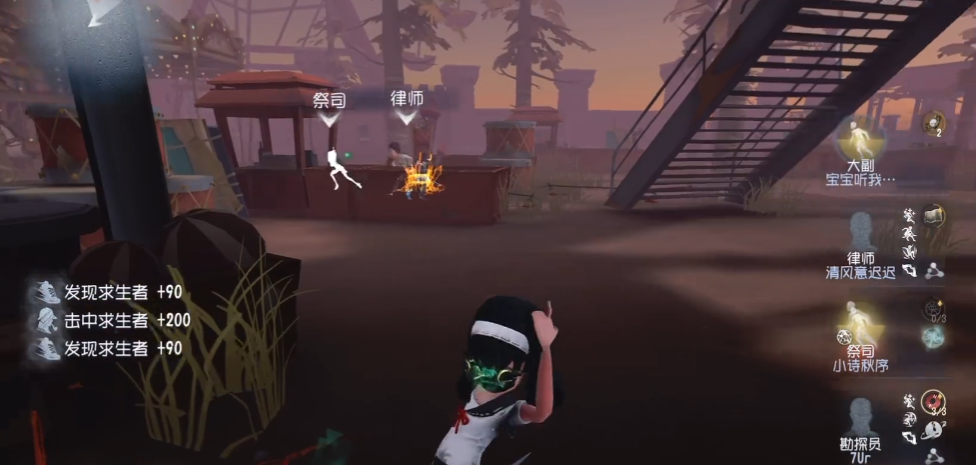Screen dimensions: 976x465
Task: Click the 律师's book item icon
Action: (x=933, y=214)
